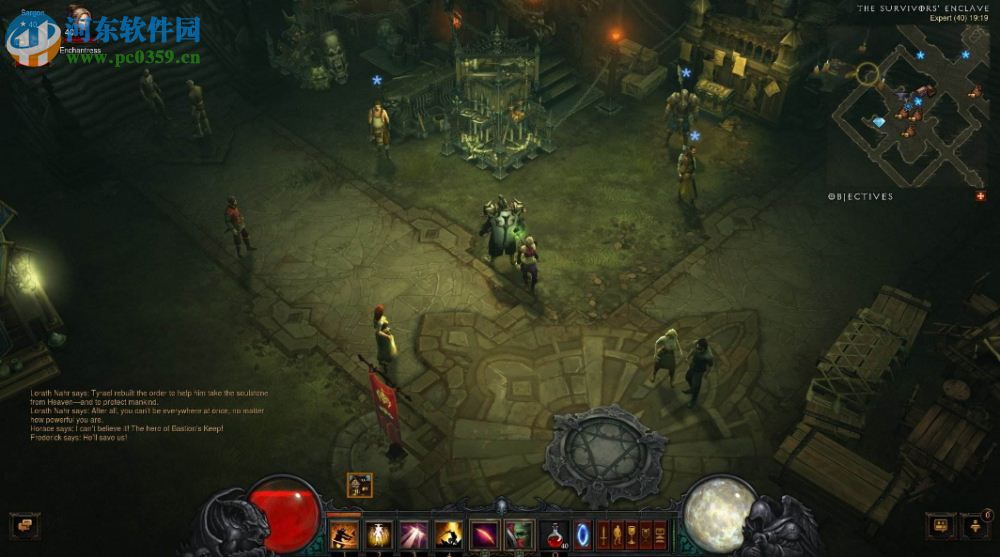Select the crimson slash primary attack skill

click(483, 534)
